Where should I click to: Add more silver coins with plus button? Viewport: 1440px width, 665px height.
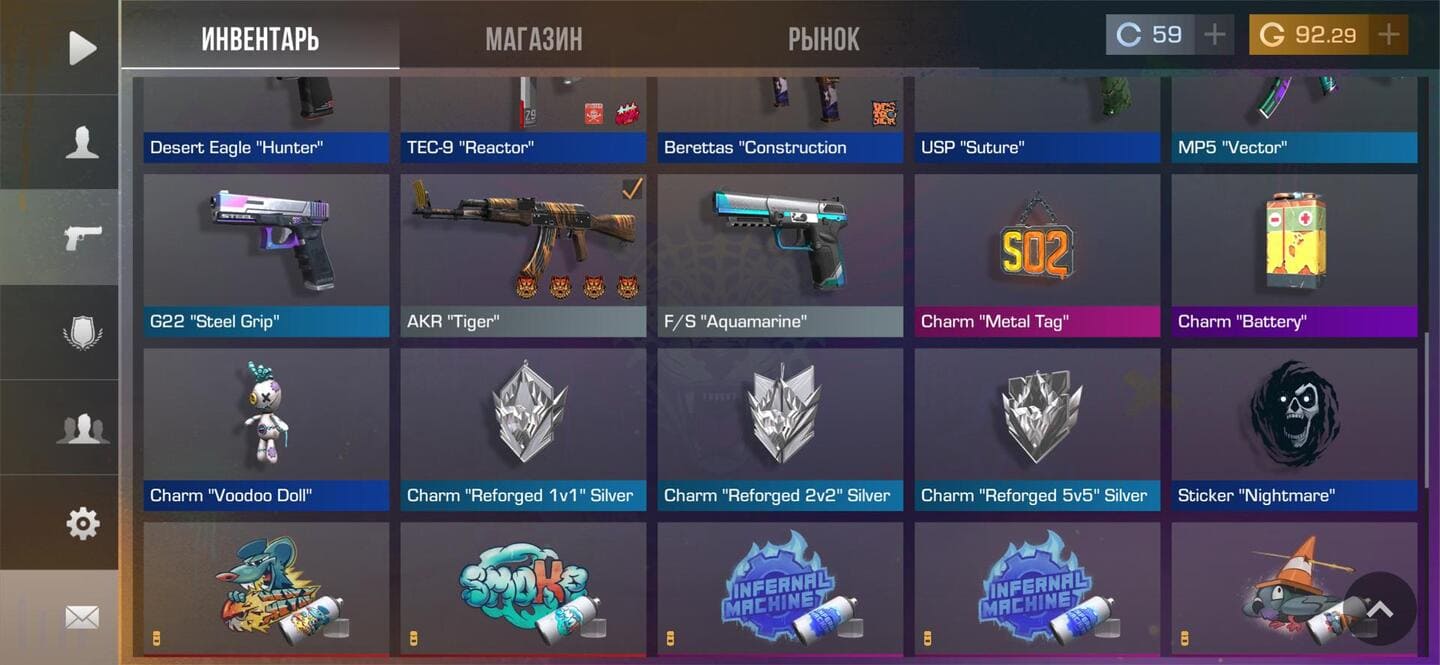tap(1214, 35)
